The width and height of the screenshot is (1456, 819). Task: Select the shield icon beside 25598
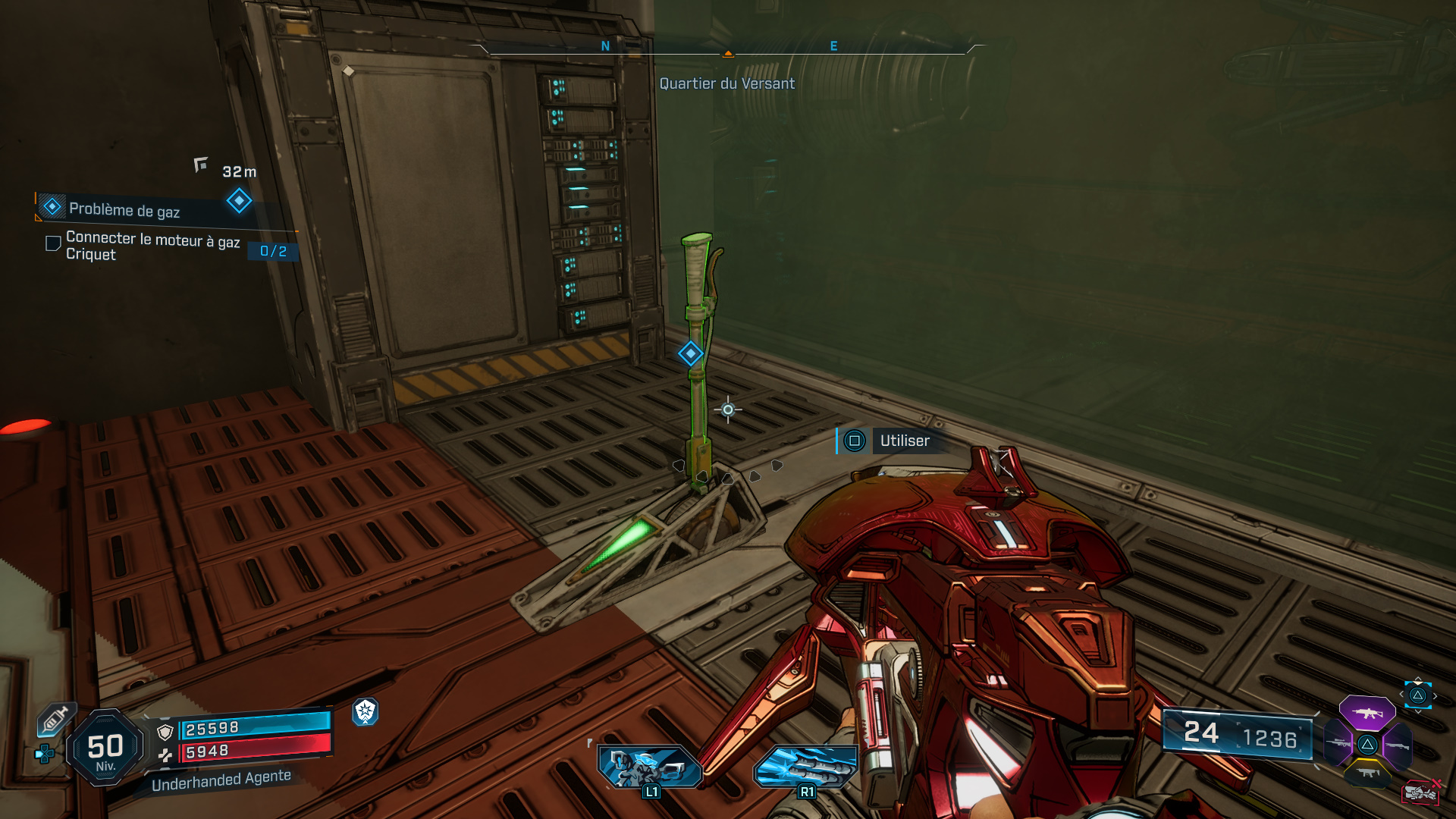(x=165, y=733)
